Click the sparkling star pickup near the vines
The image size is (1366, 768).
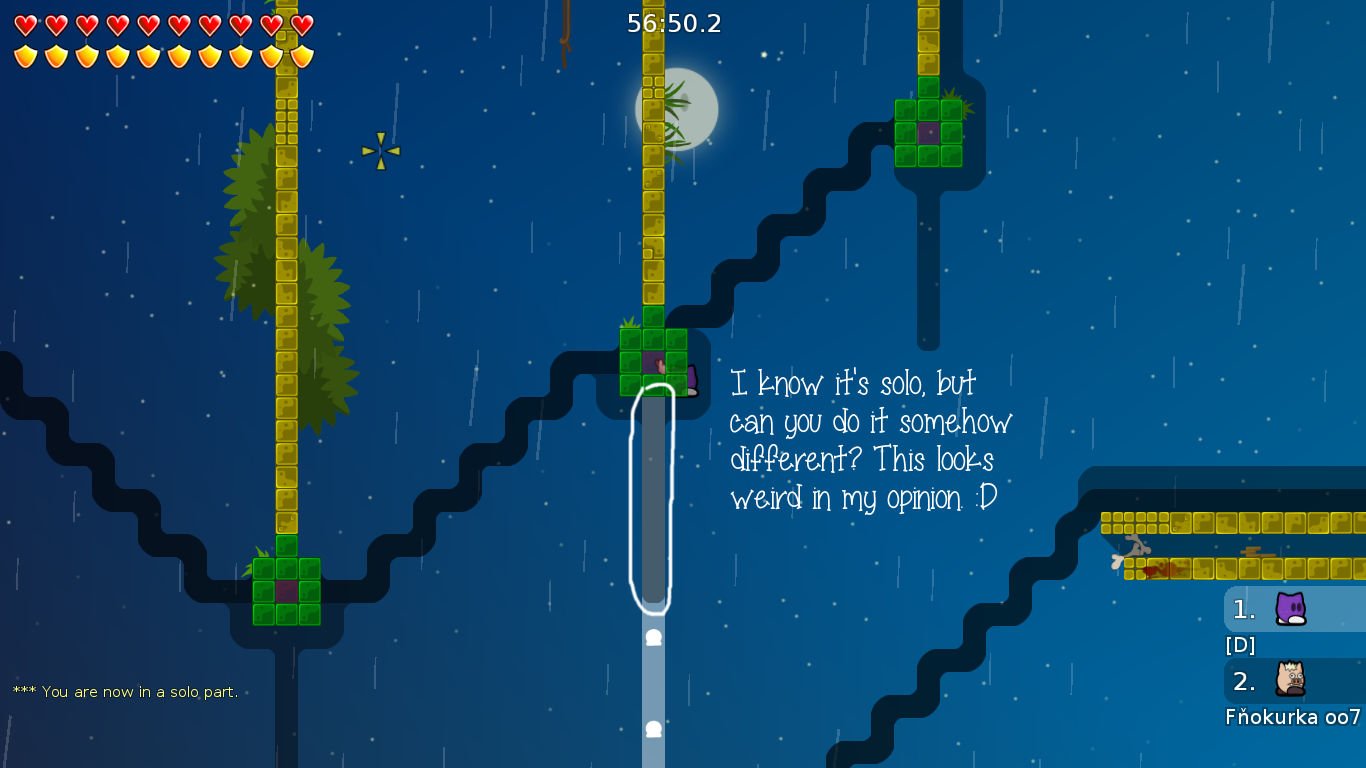(x=379, y=150)
